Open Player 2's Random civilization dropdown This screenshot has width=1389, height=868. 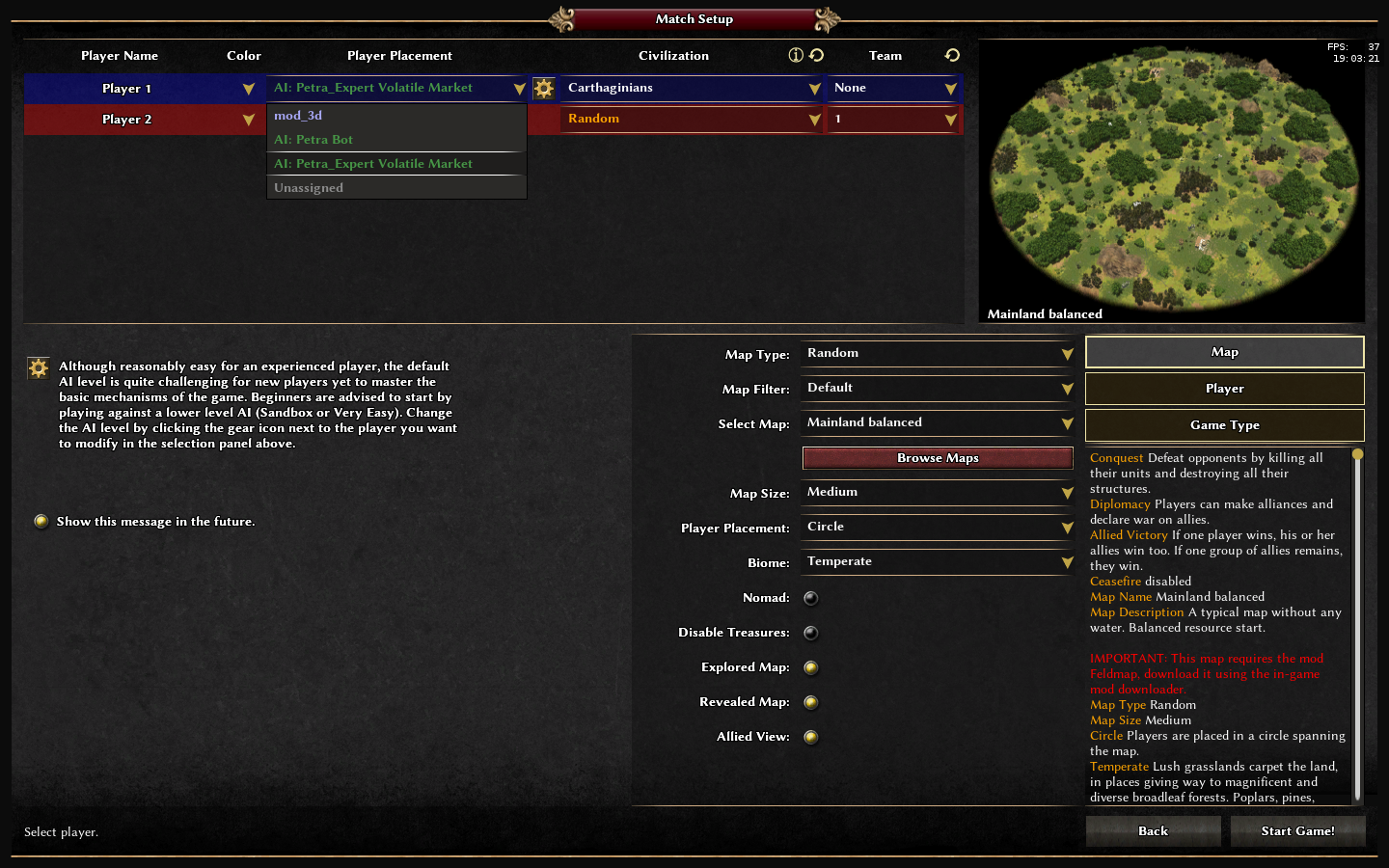pos(691,120)
